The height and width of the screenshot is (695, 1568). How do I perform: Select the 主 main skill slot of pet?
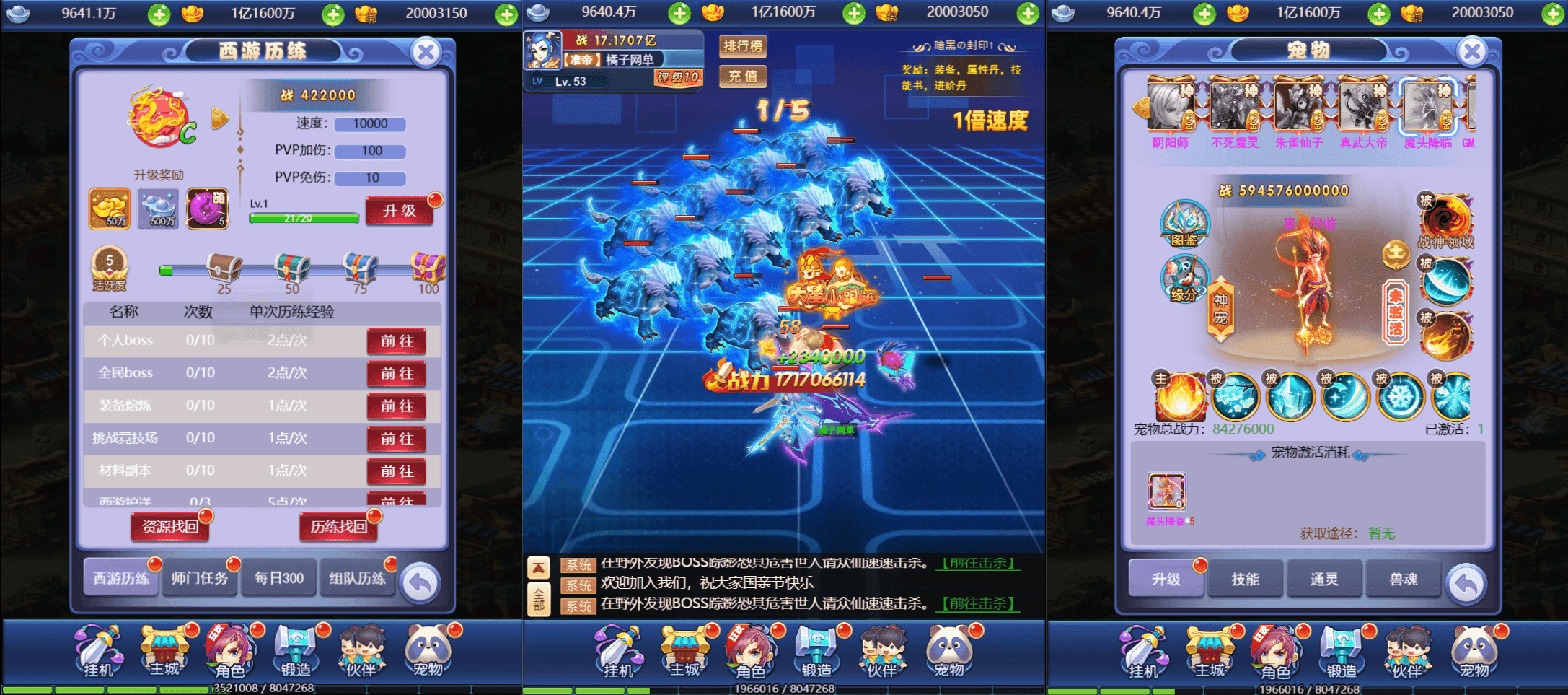point(1181,396)
